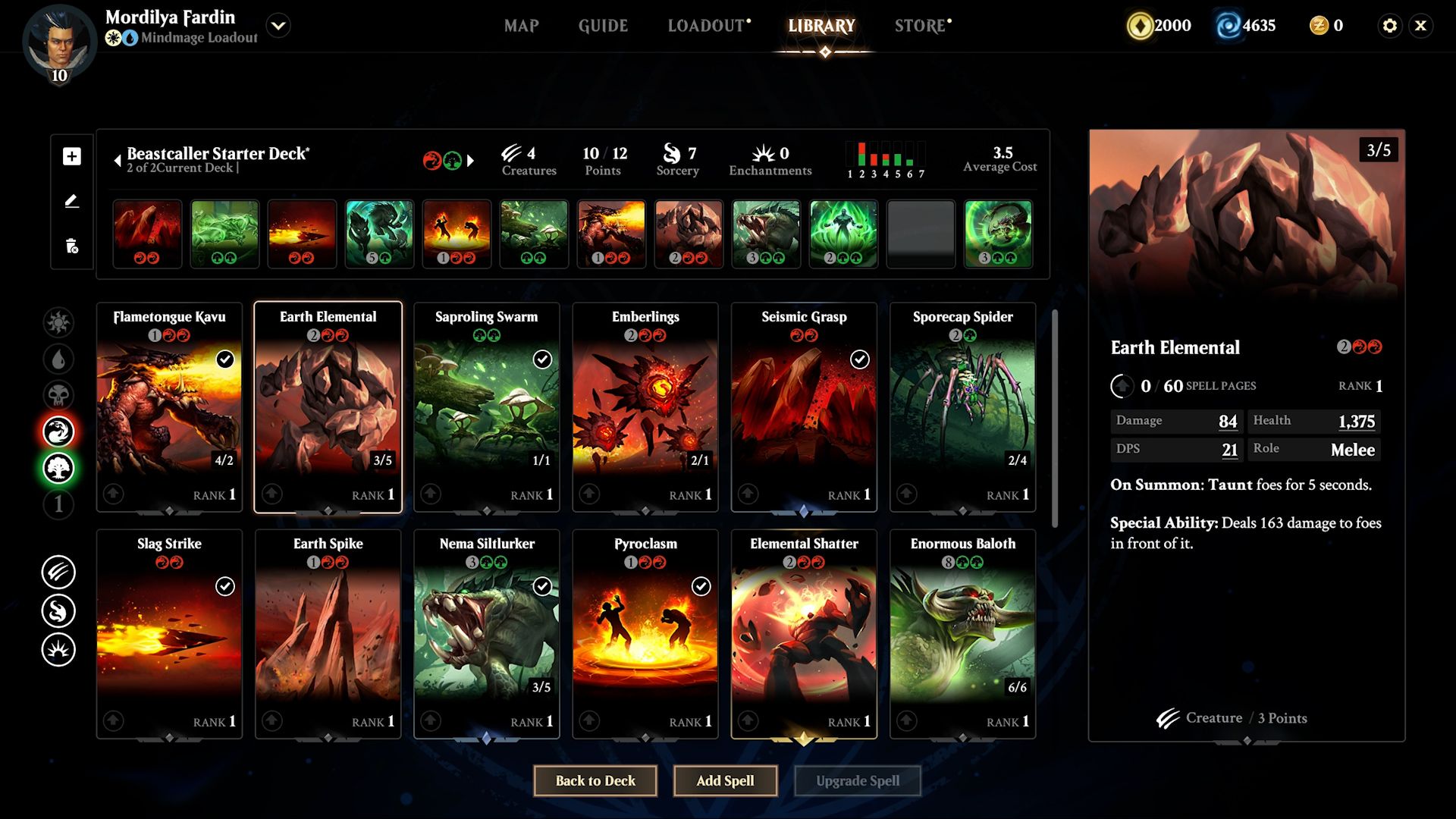1456x819 pixels.
Task: Switch to the Library tab
Action: pos(823,25)
